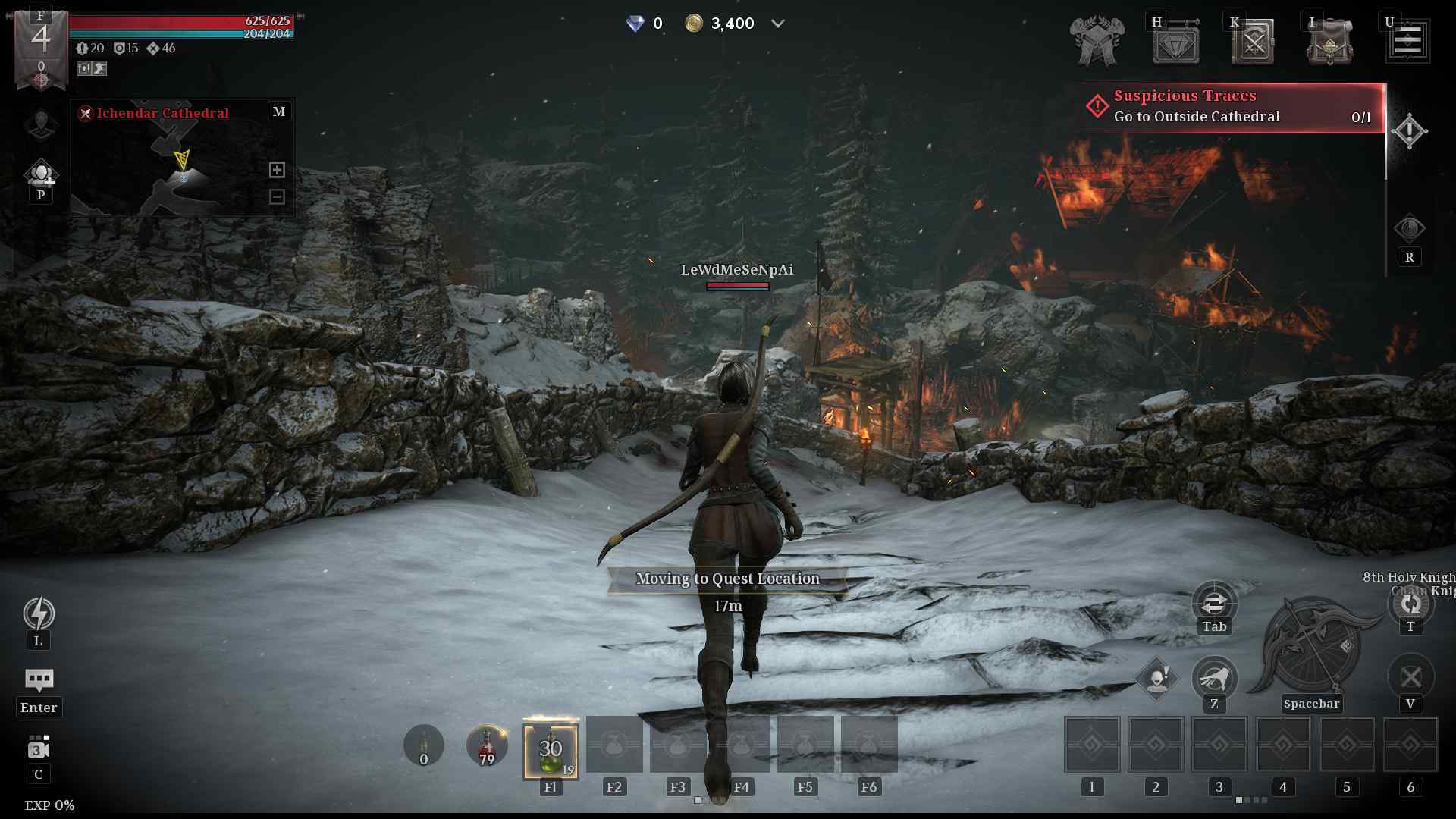This screenshot has width=1456, height=819.
Task: Open the crossed-swords scroll icon
Action: coord(1253,42)
